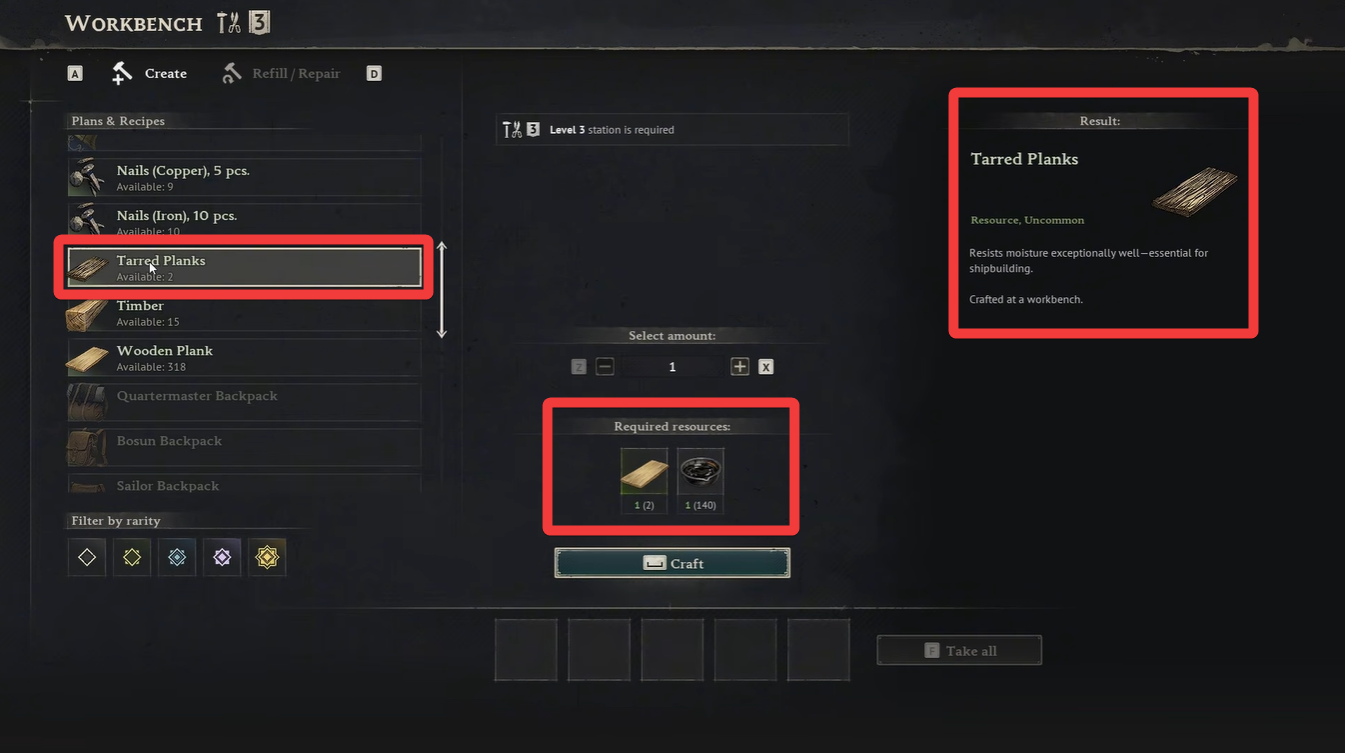Enable the legendary rarity filter

(x=267, y=557)
